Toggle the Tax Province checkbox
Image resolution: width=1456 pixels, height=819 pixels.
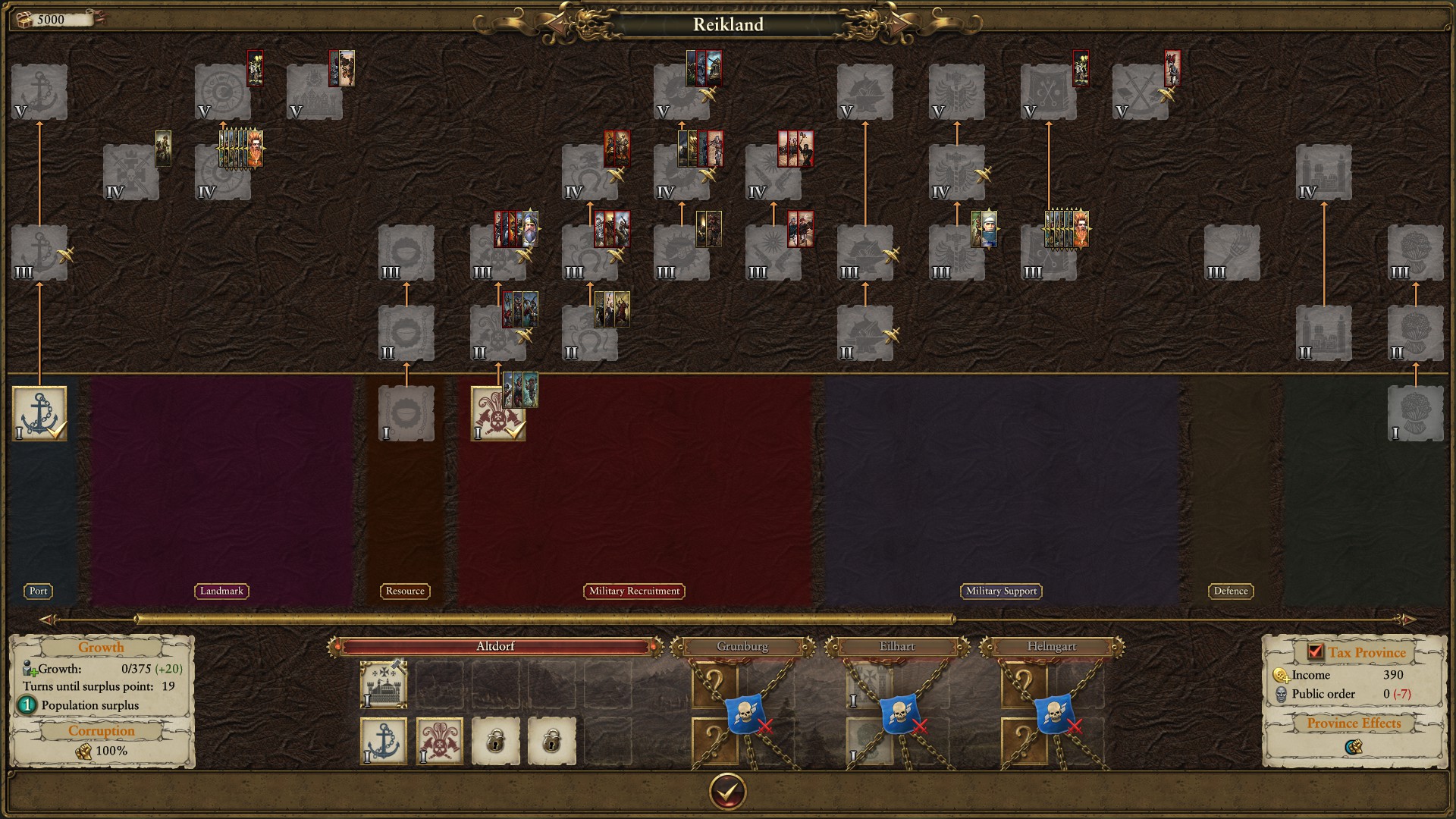1316,652
